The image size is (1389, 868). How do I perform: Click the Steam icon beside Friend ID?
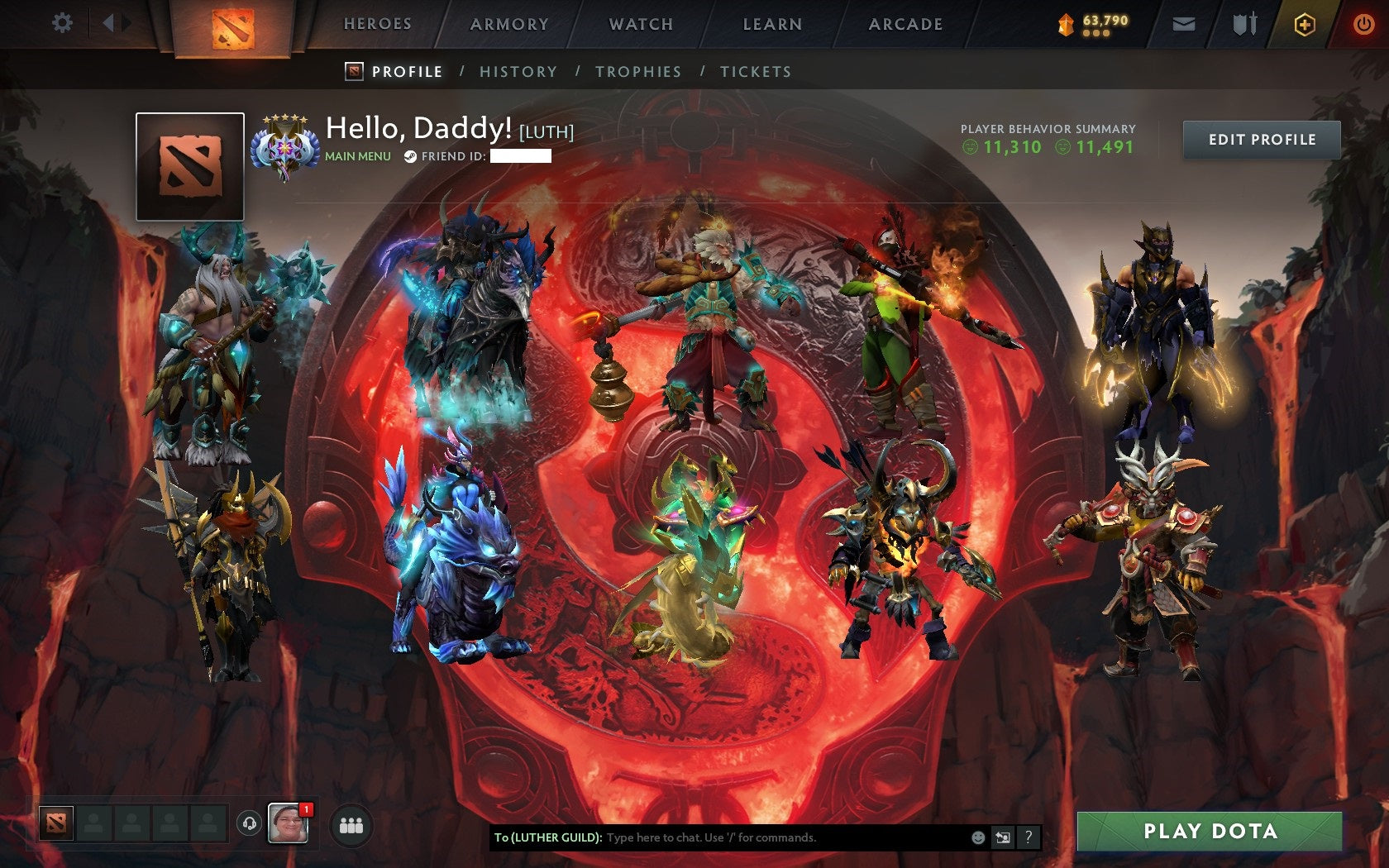point(409,157)
